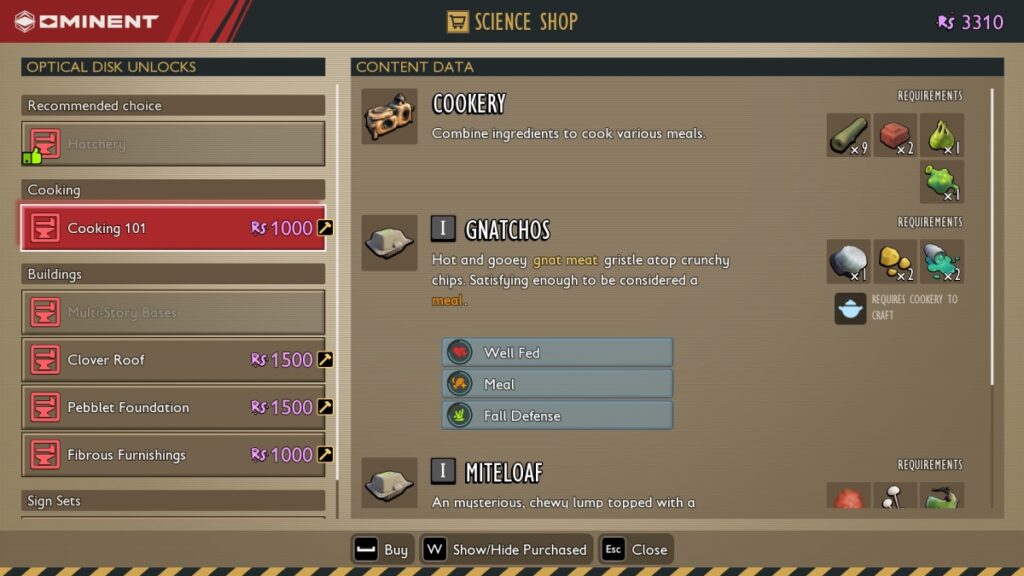Image resolution: width=1024 pixels, height=576 pixels.
Task: Pick the Clover Roof unlock
Action: [173, 360]
